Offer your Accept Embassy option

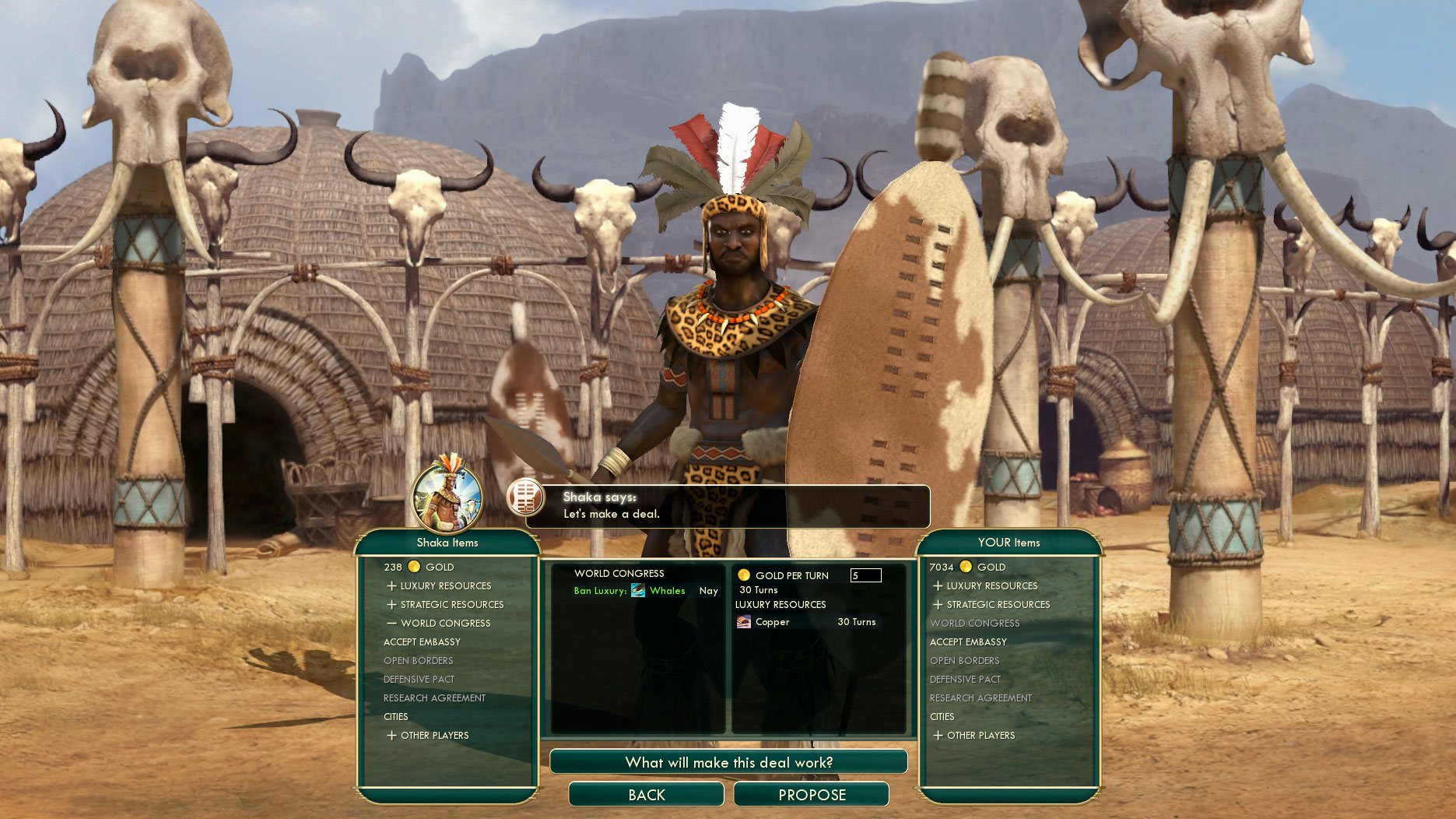click(x=968, y=642)
